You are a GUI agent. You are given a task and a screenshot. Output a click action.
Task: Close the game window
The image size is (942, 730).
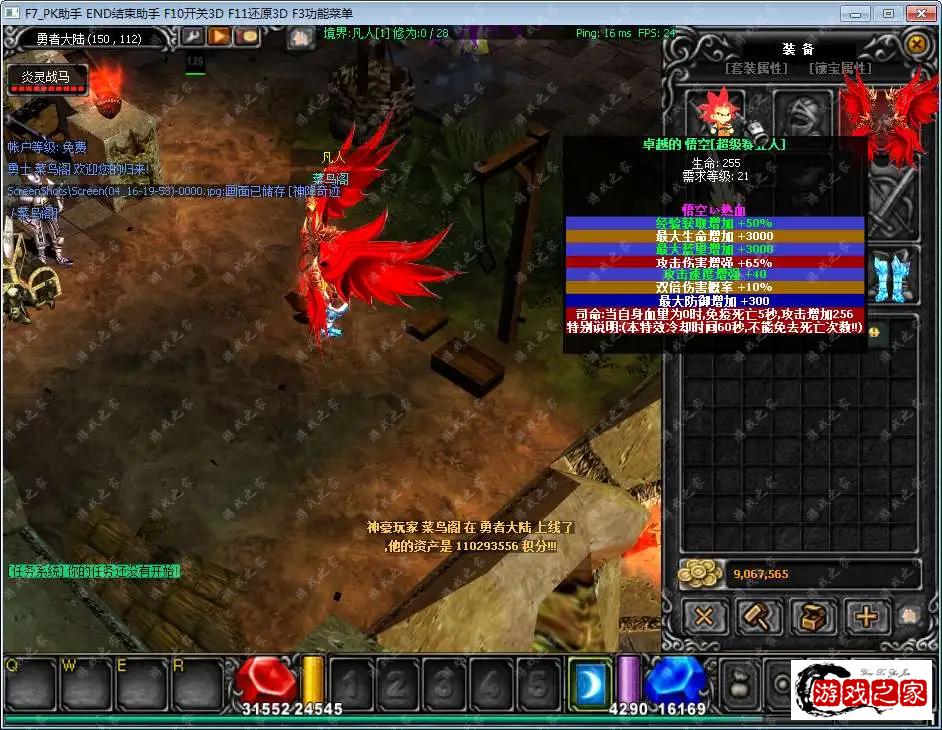coord(918,13)
